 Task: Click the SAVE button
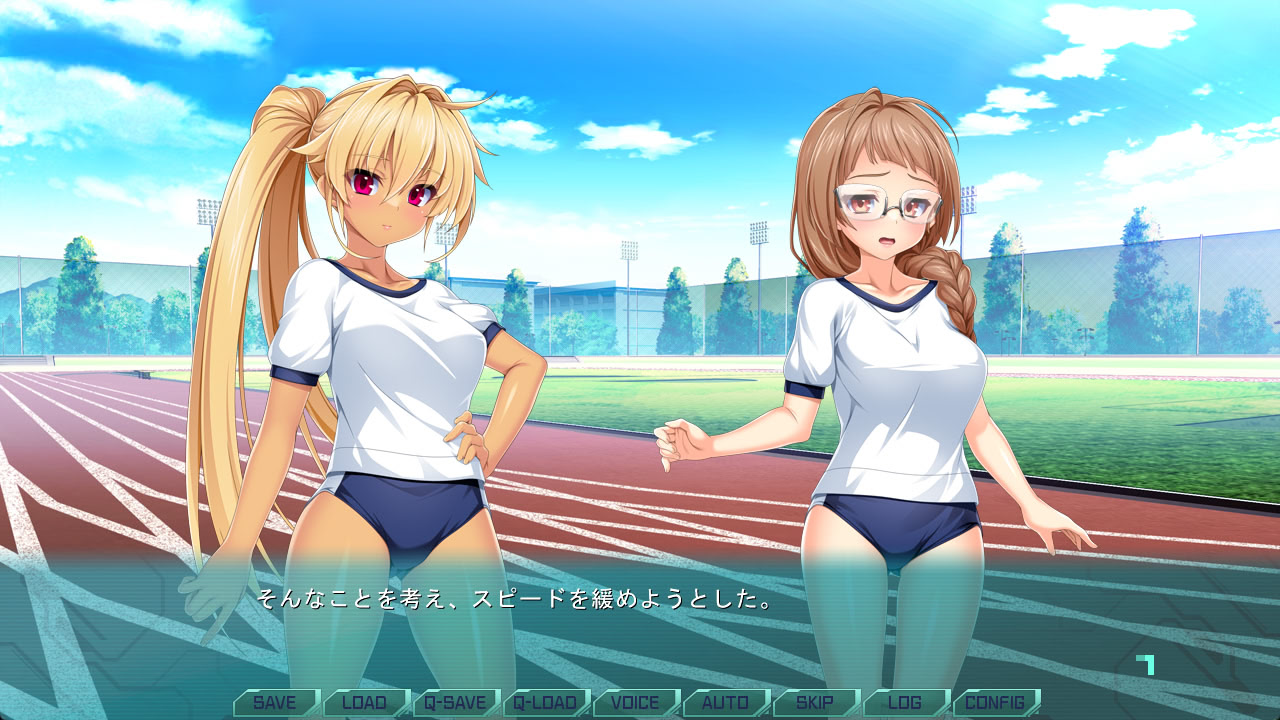pos(275,703)
